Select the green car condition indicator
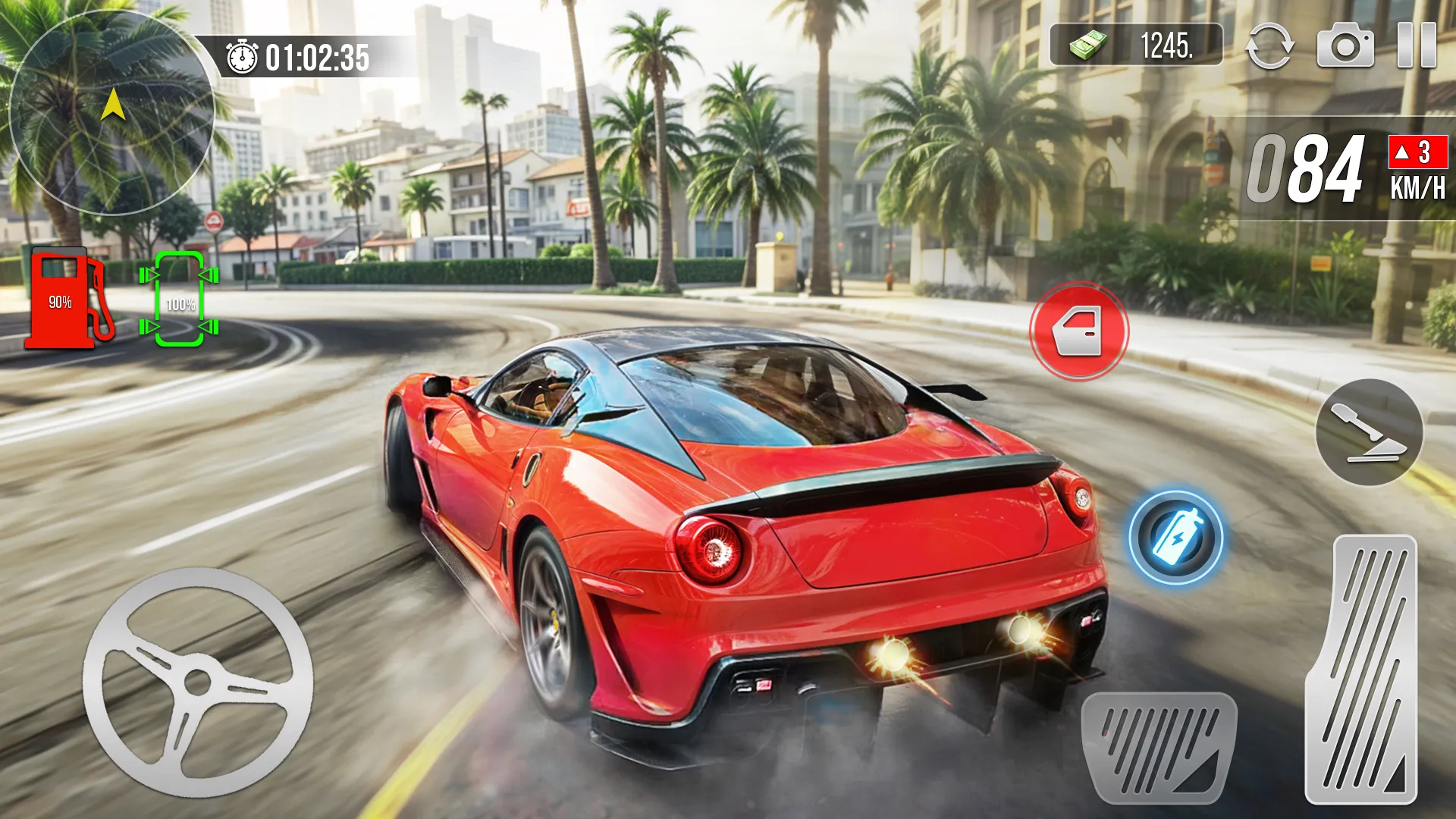Screen dimensions: 1456x819 tap(178, 300)
